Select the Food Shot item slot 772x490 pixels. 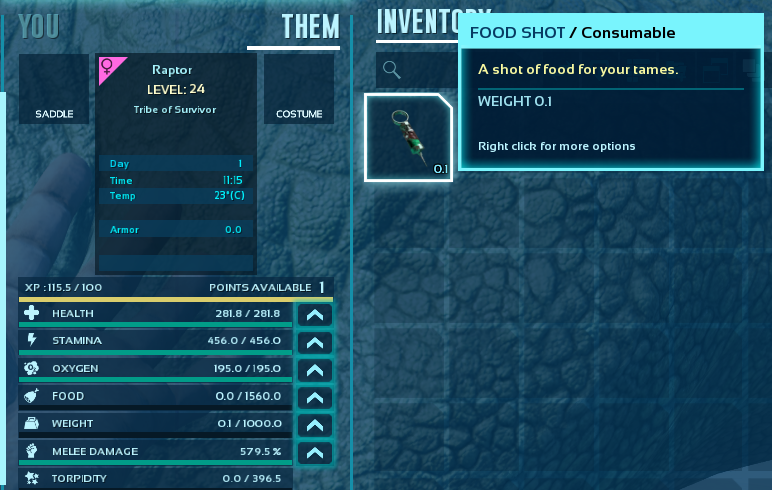(408, 137)
